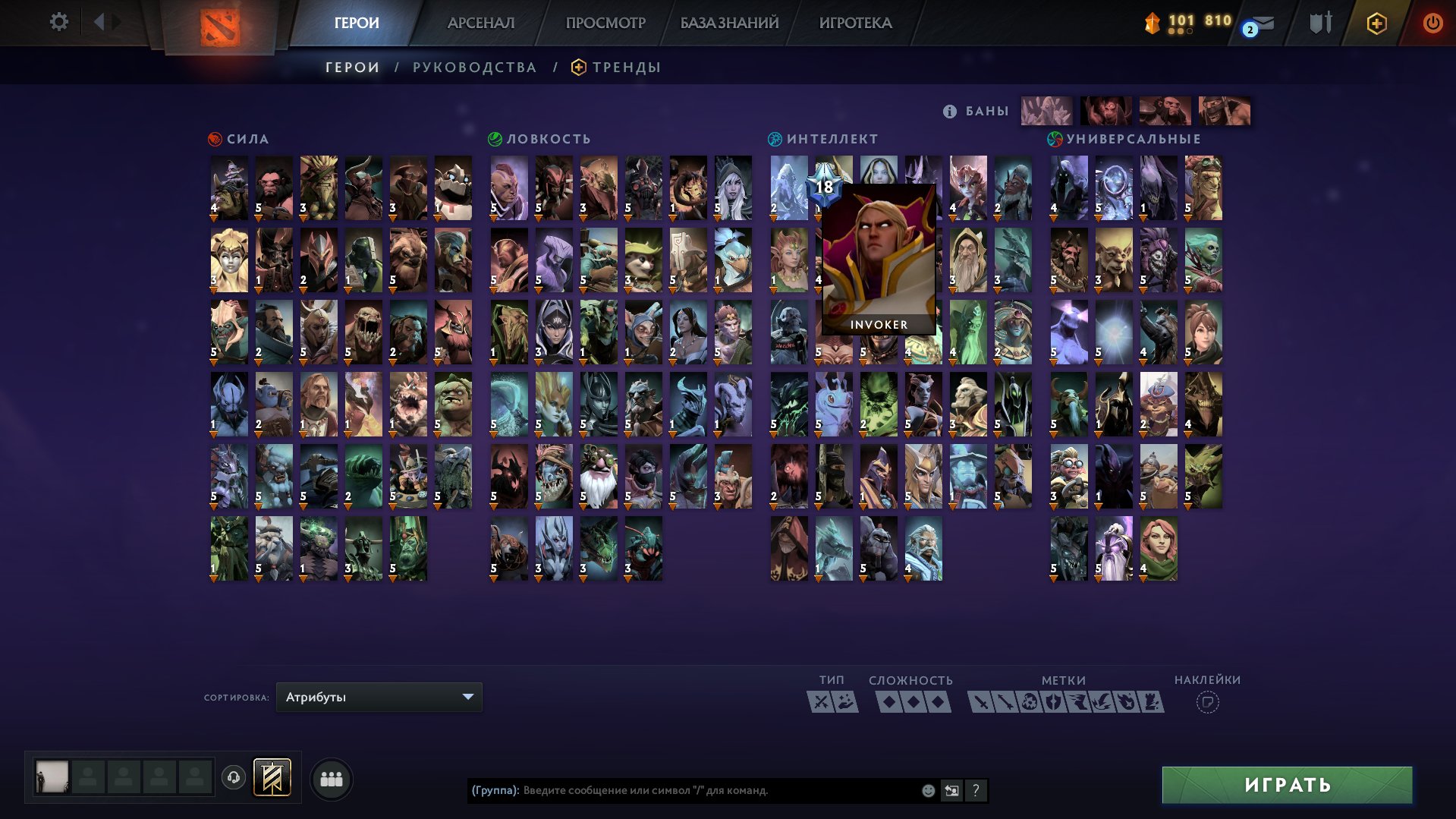
Task: Click the red power exit icon
Action: click(x=1431, y=24)
